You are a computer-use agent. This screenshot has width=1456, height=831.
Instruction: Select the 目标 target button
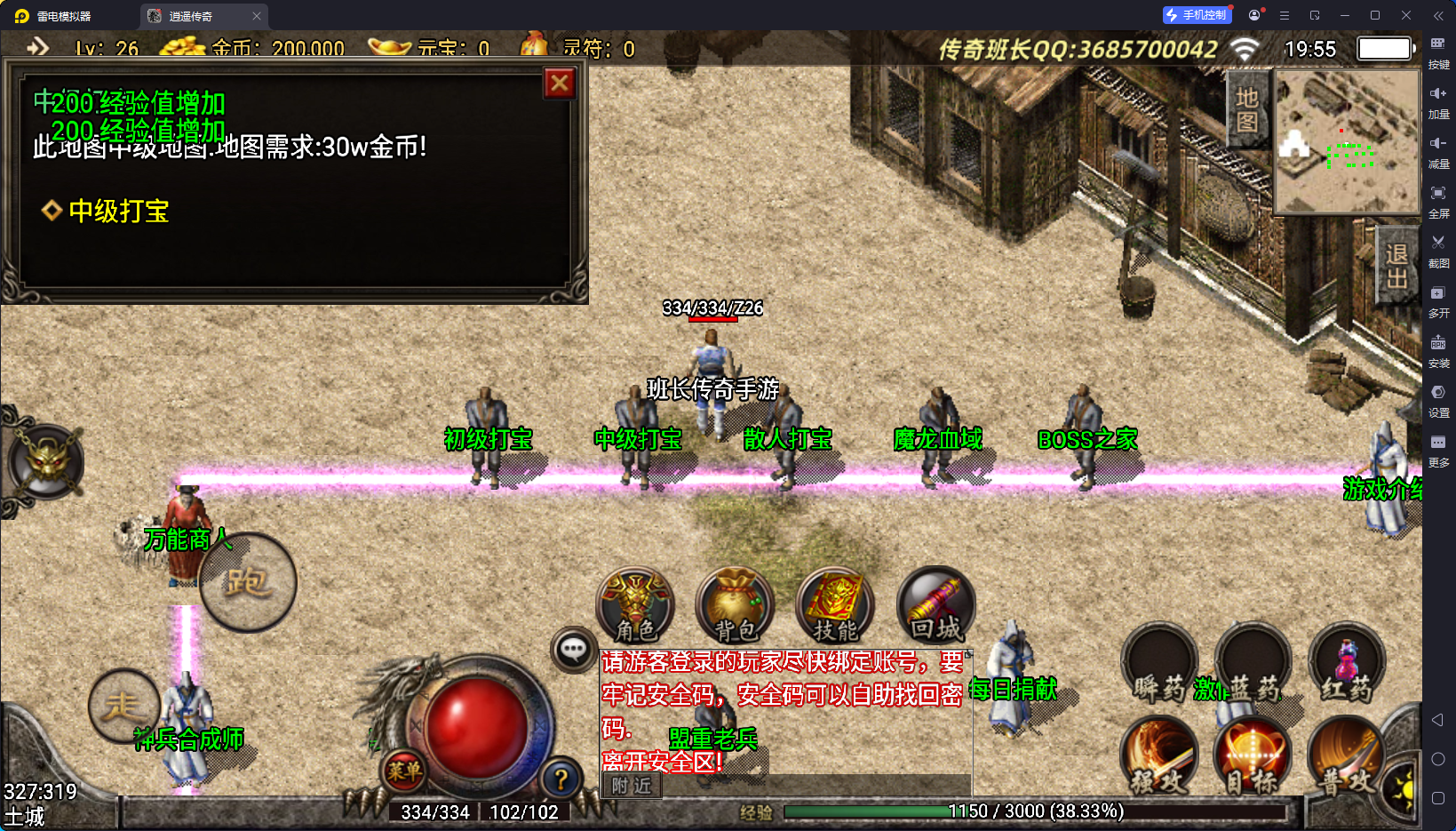pos(1253,756)
